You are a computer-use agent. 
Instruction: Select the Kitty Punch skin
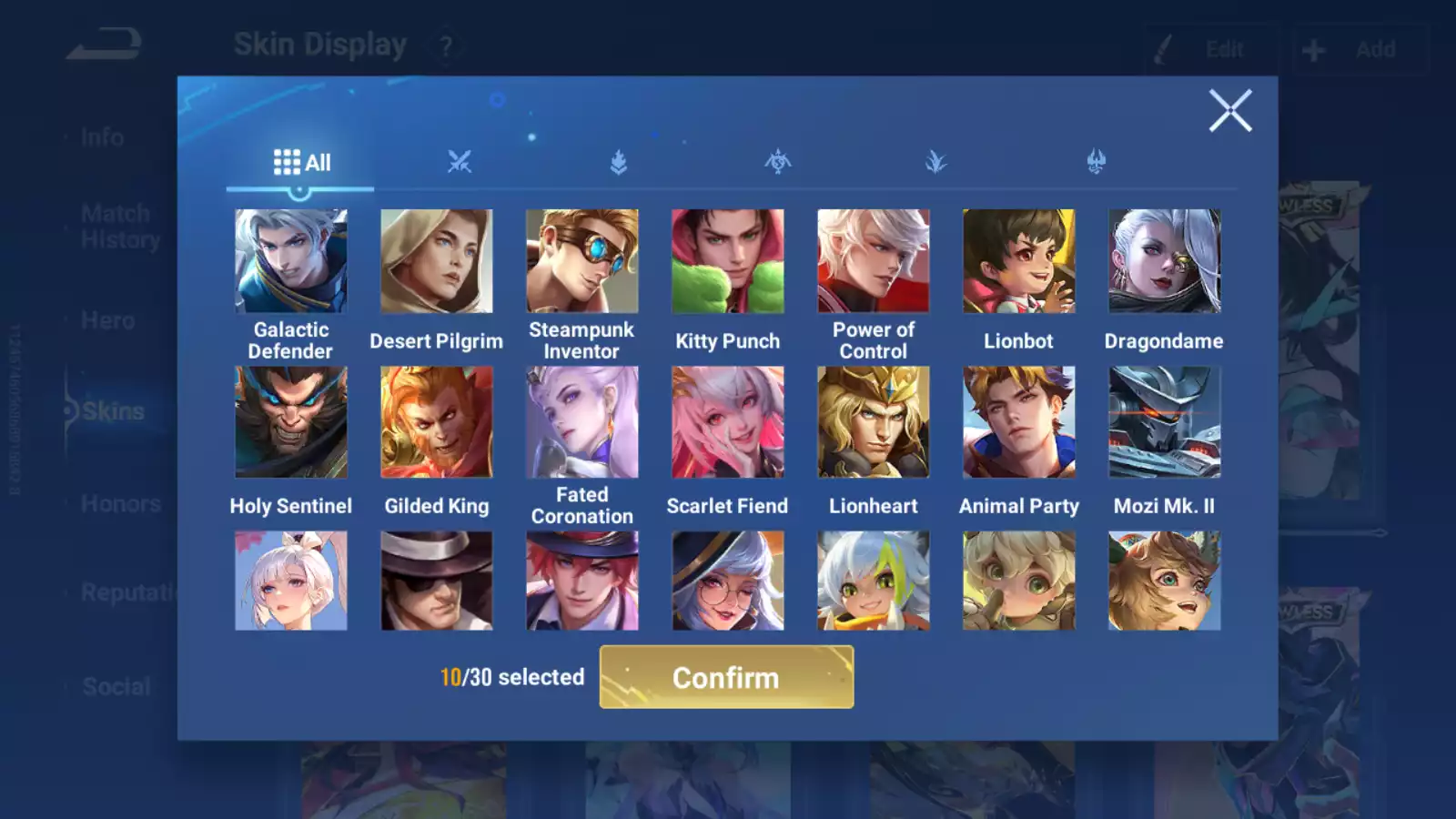(728, 261)
